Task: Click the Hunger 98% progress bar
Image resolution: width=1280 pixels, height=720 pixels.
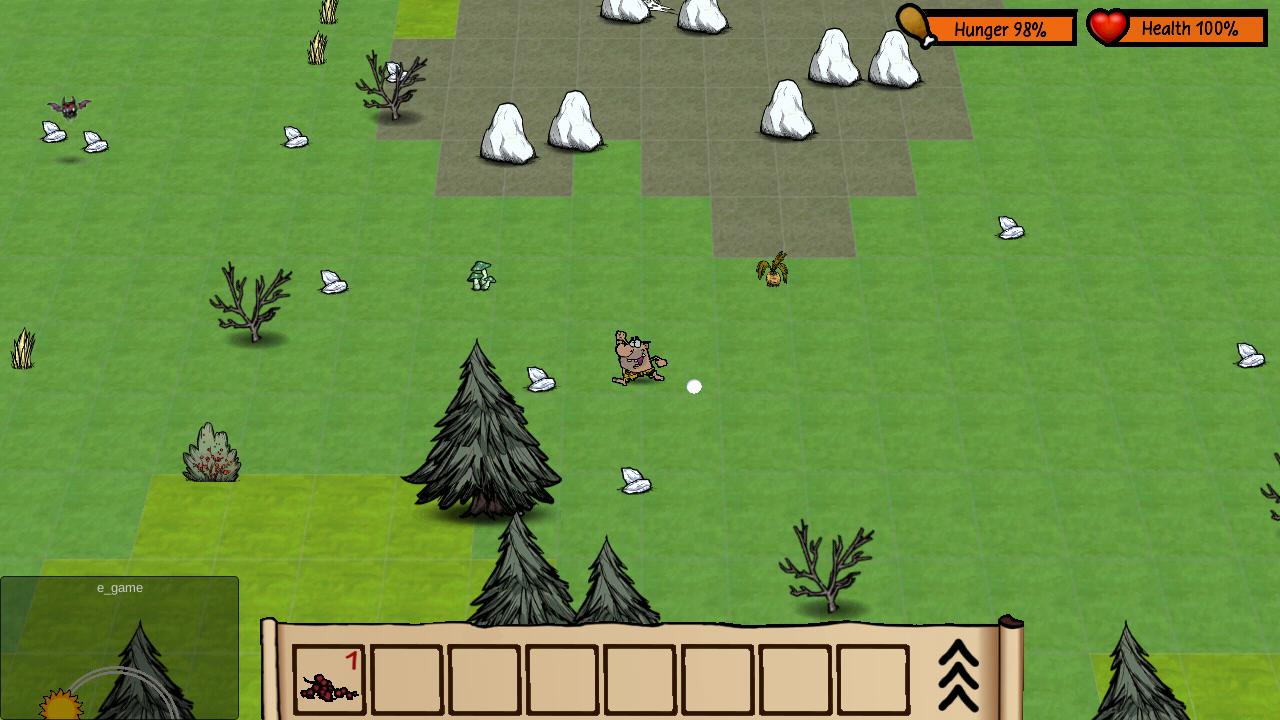Action: 998,30
